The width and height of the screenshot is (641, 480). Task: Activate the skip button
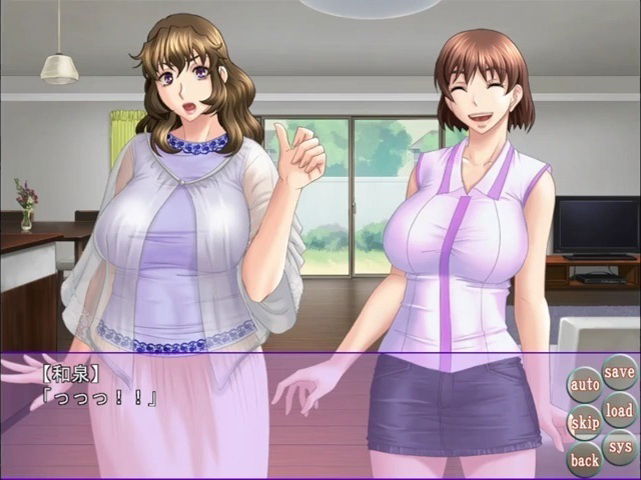(x=585, y=422)
